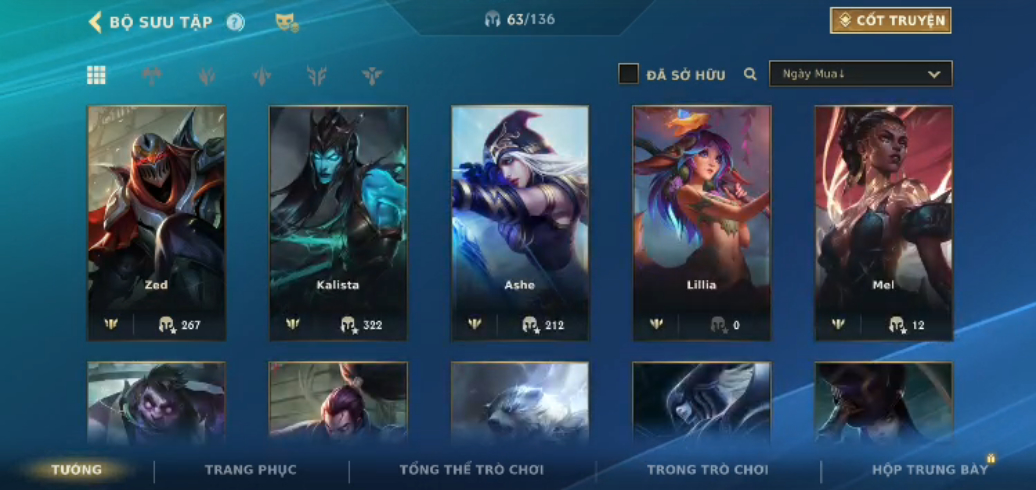Go back using the Bộ Sưu Tập arrow
Viewport: 1036px width, 490px height.
96,22
